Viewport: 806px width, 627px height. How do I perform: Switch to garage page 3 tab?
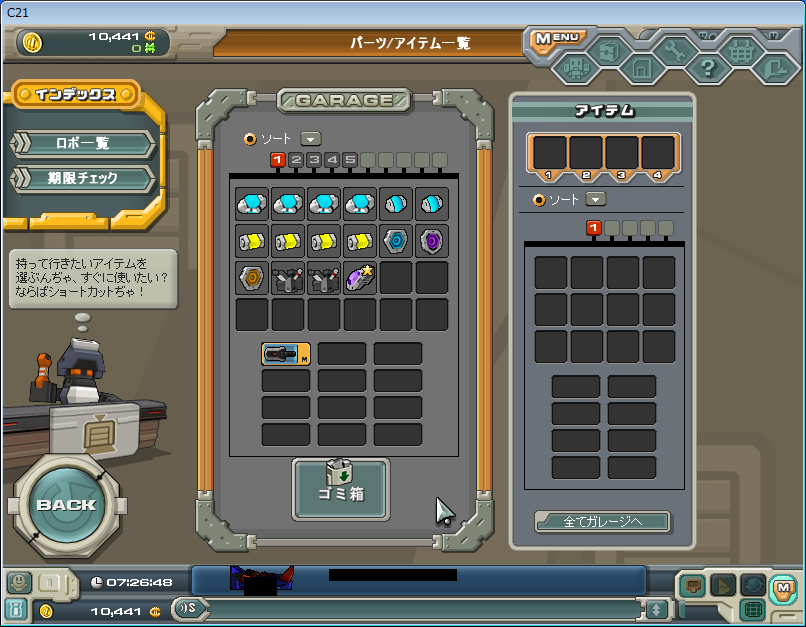click(314, 160)
